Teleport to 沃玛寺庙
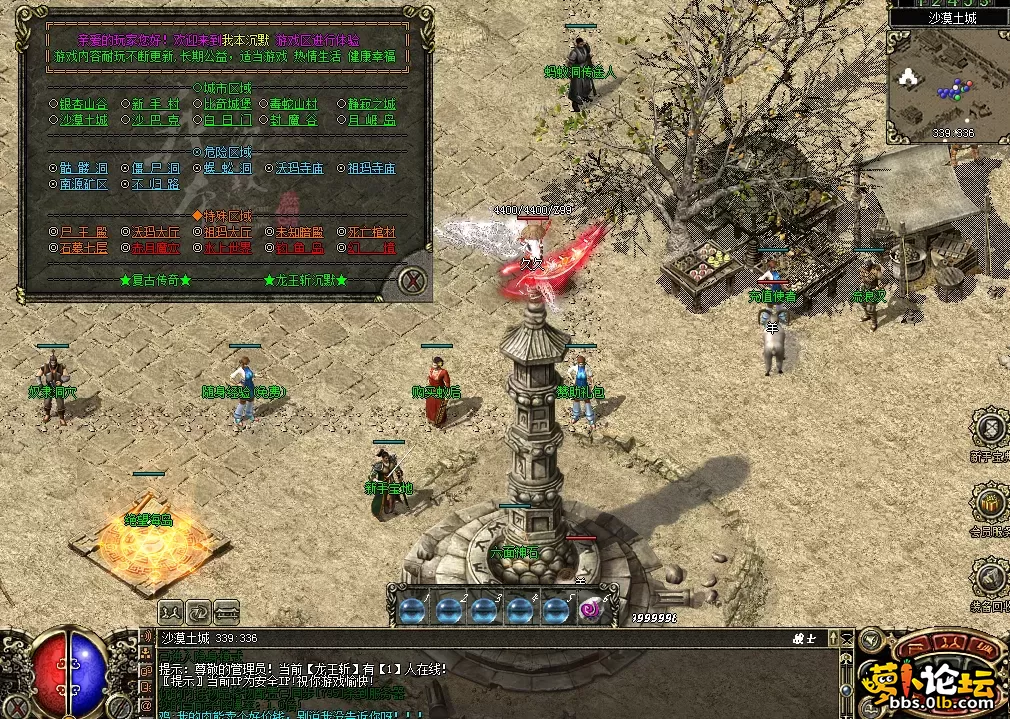Viewport: 1010px width, 719px height. tap(300, 168)
